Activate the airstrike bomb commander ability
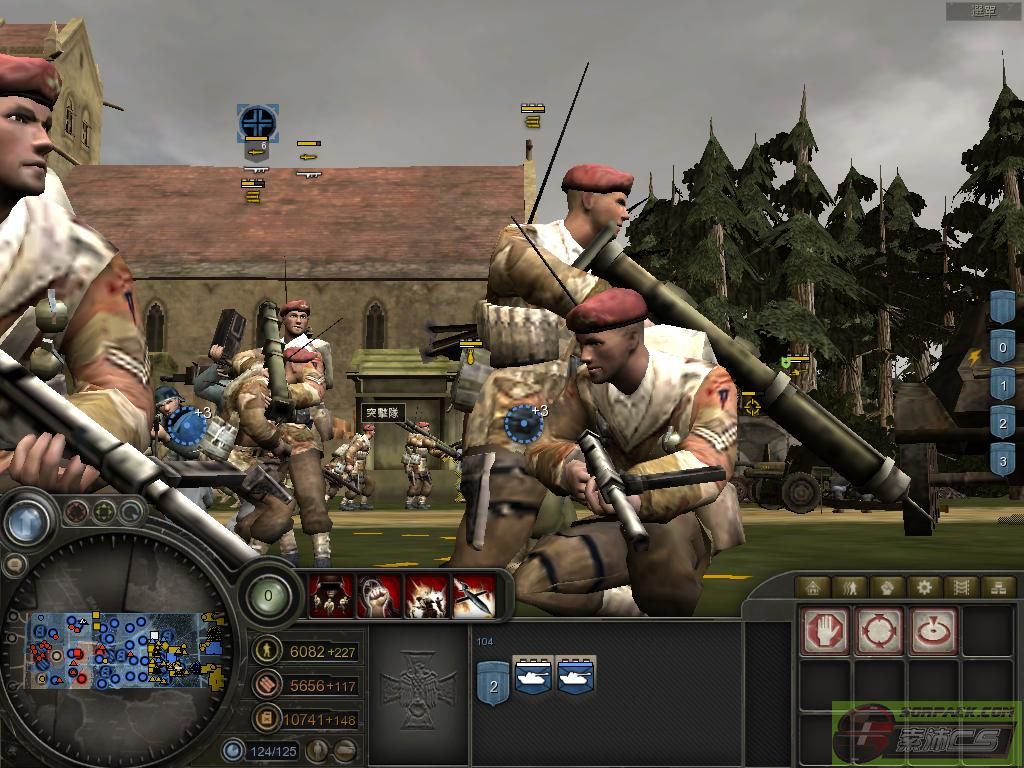Image resolution: width=1024 pixels, height=768 pixels. pyautogui.click(x=473, y=596)
